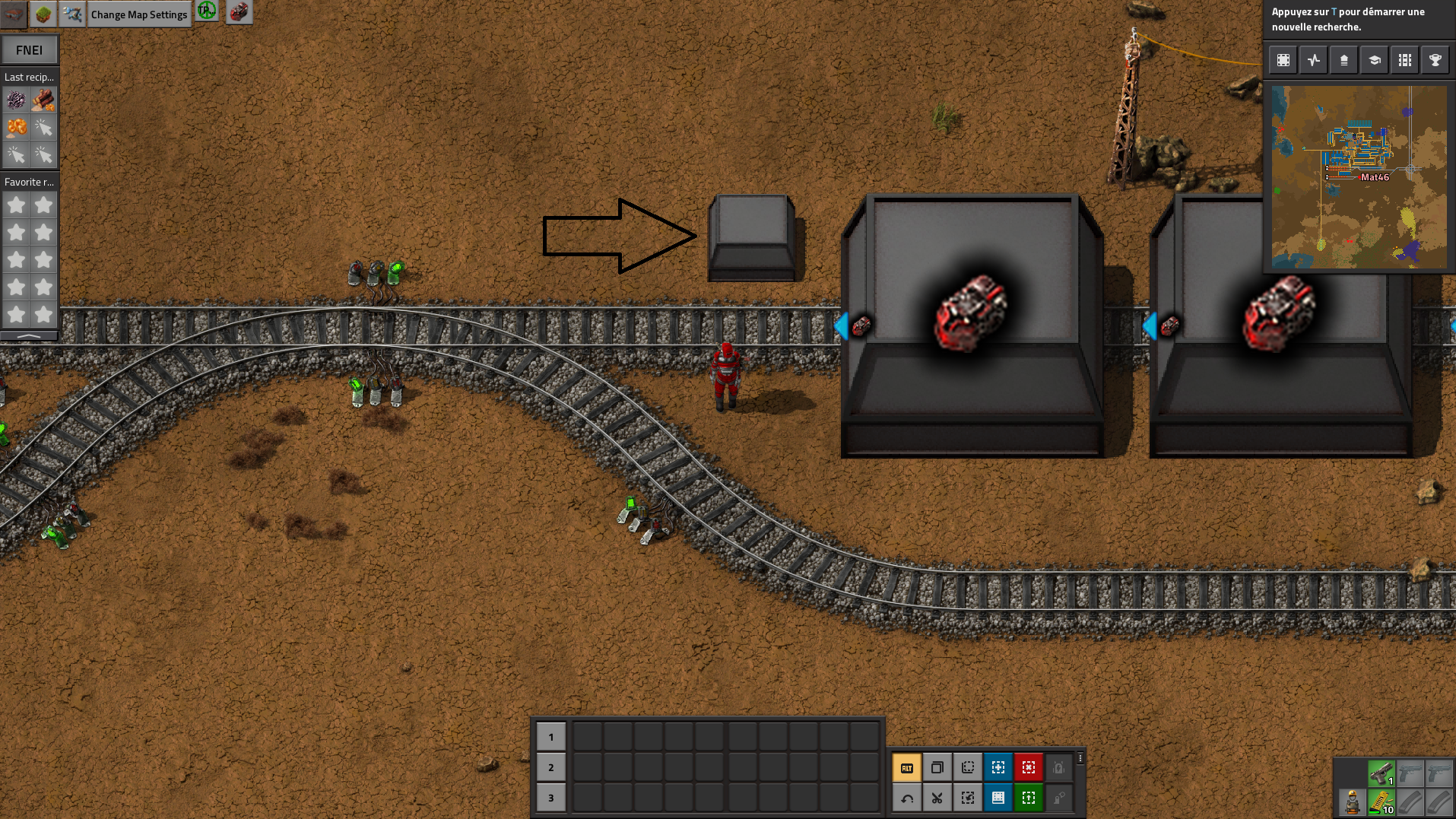Open the grass block editor button
Screen dimensions: 1456x819
tap(43, 14)
